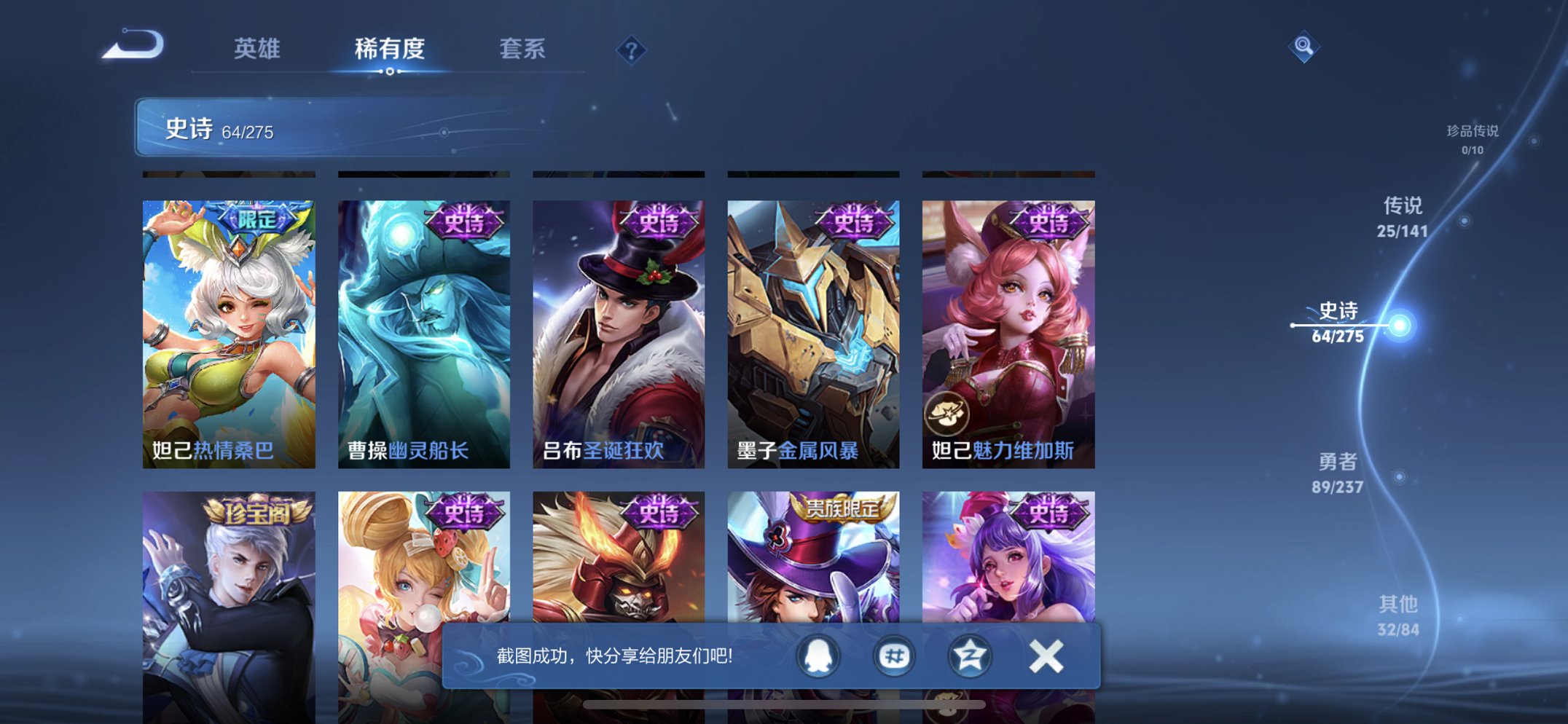
Task: Share screenshot via the QQ icon
Action: pyautogui.click(x=818, y=656)
